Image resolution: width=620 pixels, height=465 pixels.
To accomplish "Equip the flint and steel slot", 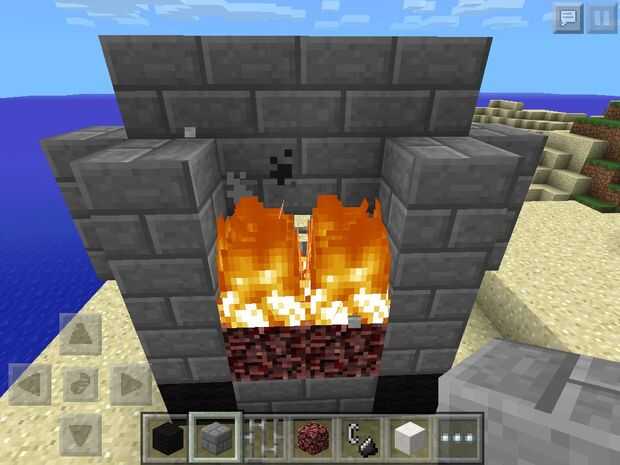I will (x=361, y=438).
